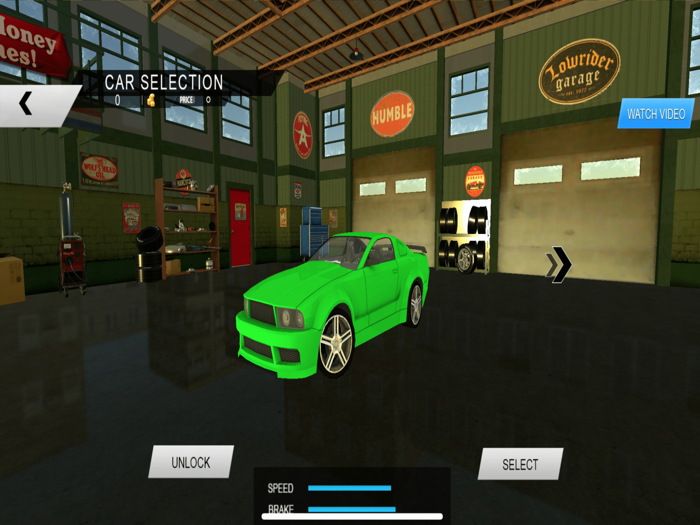700x525 pixels.
Task: Click the Watch Video button
Action: [x=656, y=114]
